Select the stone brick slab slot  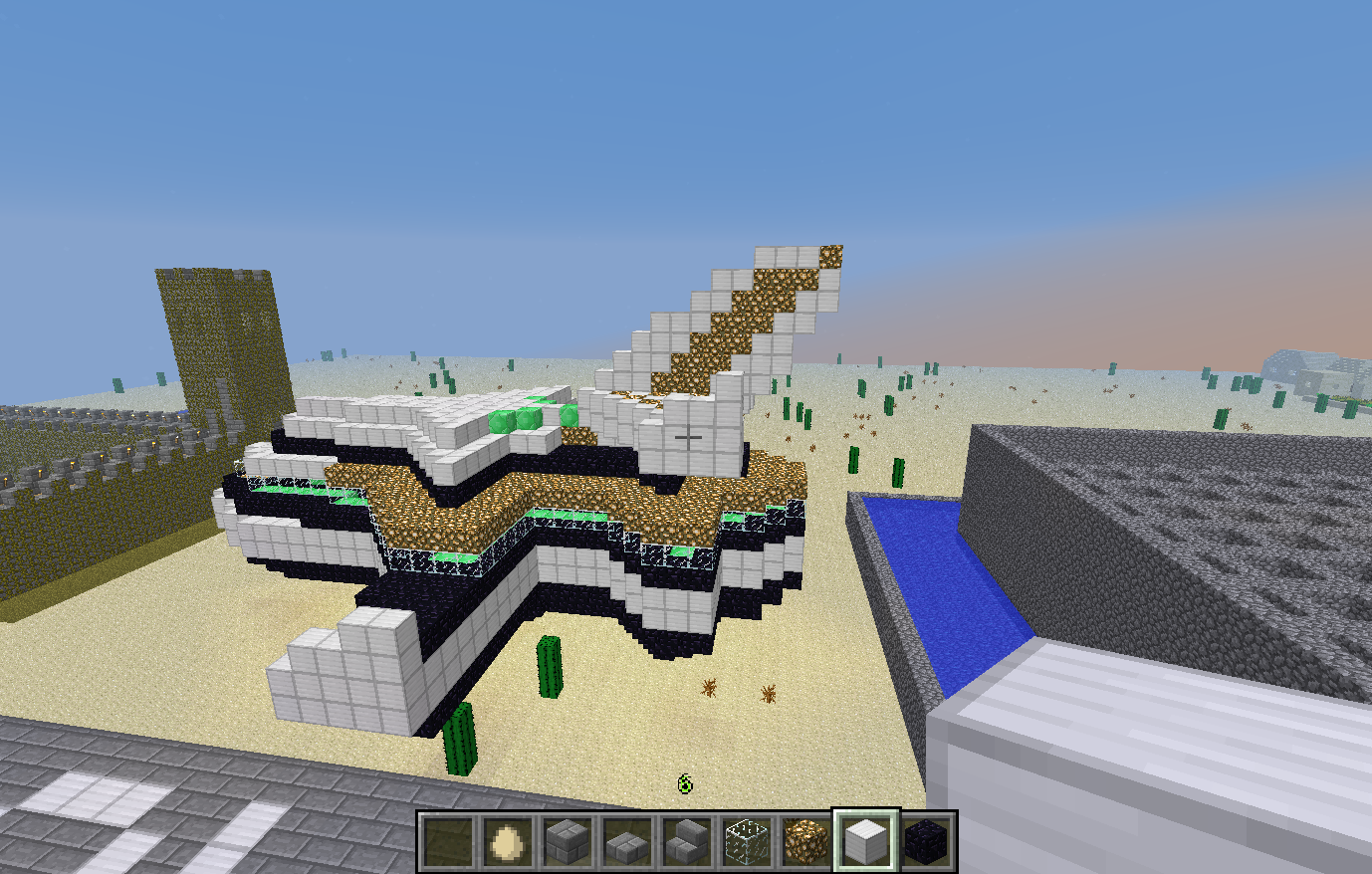pyautogui.click(x=625, y=842)
